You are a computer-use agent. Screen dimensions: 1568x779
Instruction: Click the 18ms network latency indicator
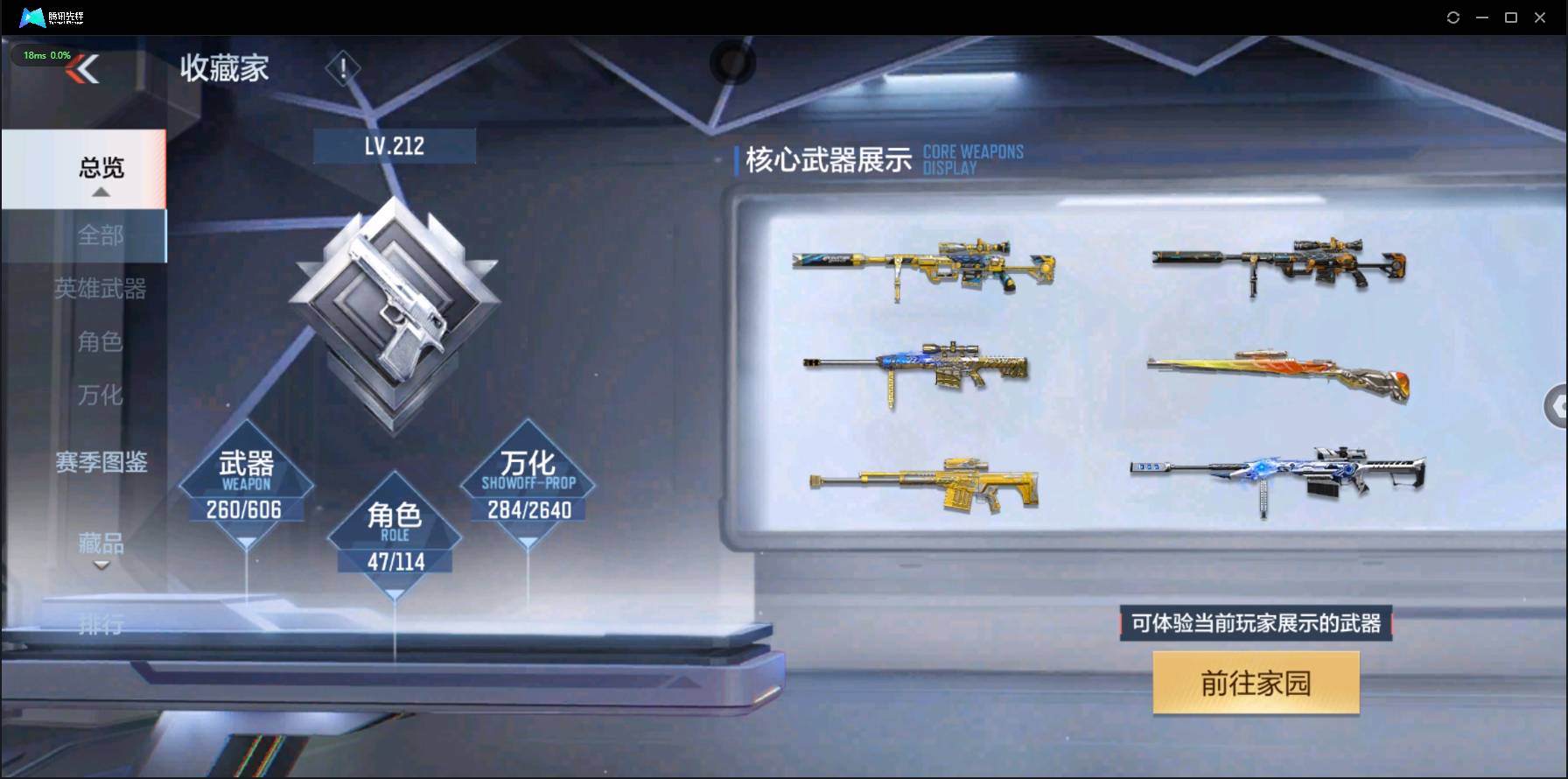[48, 55]
